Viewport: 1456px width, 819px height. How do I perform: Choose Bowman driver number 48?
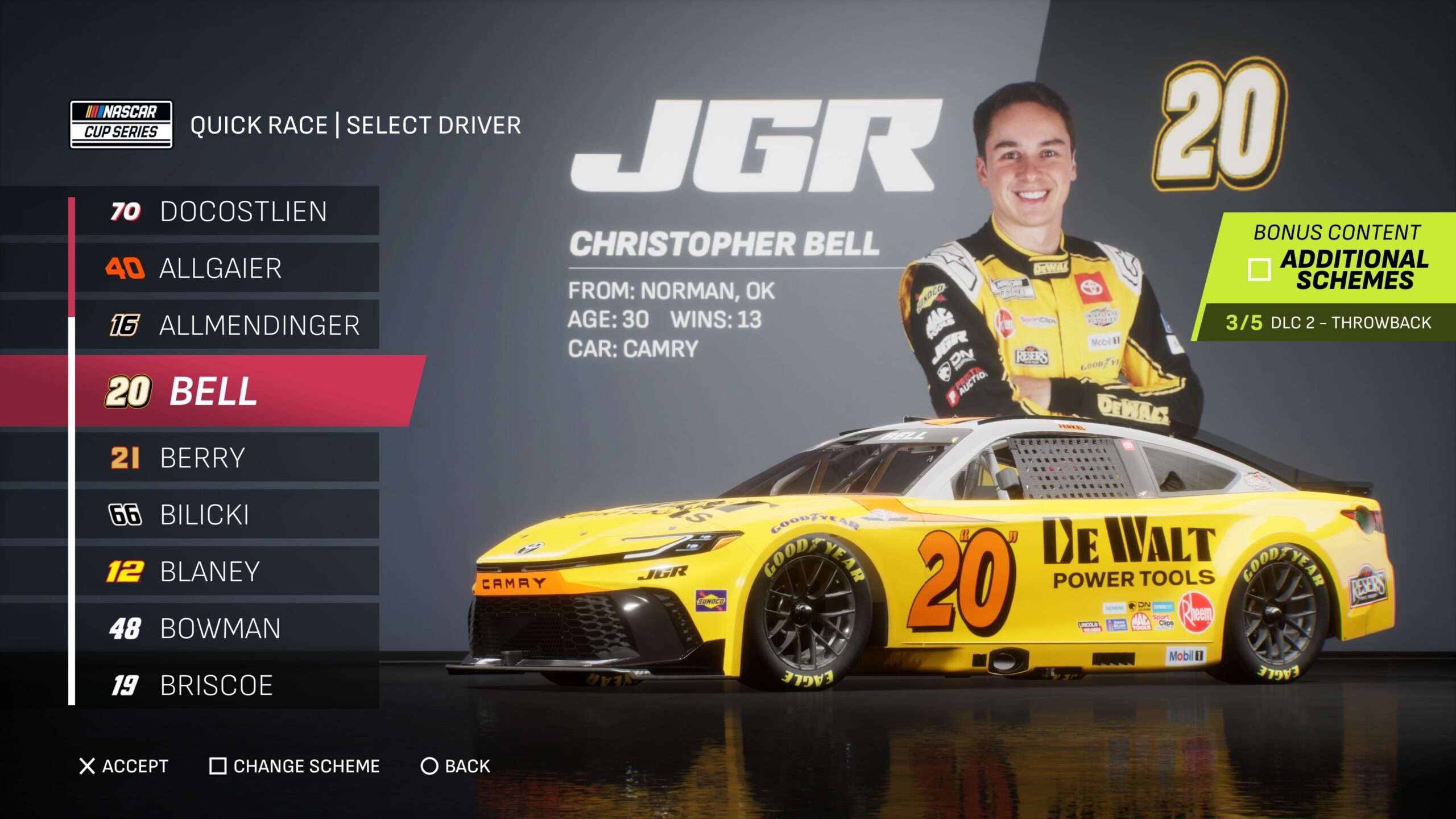[227, 628]
